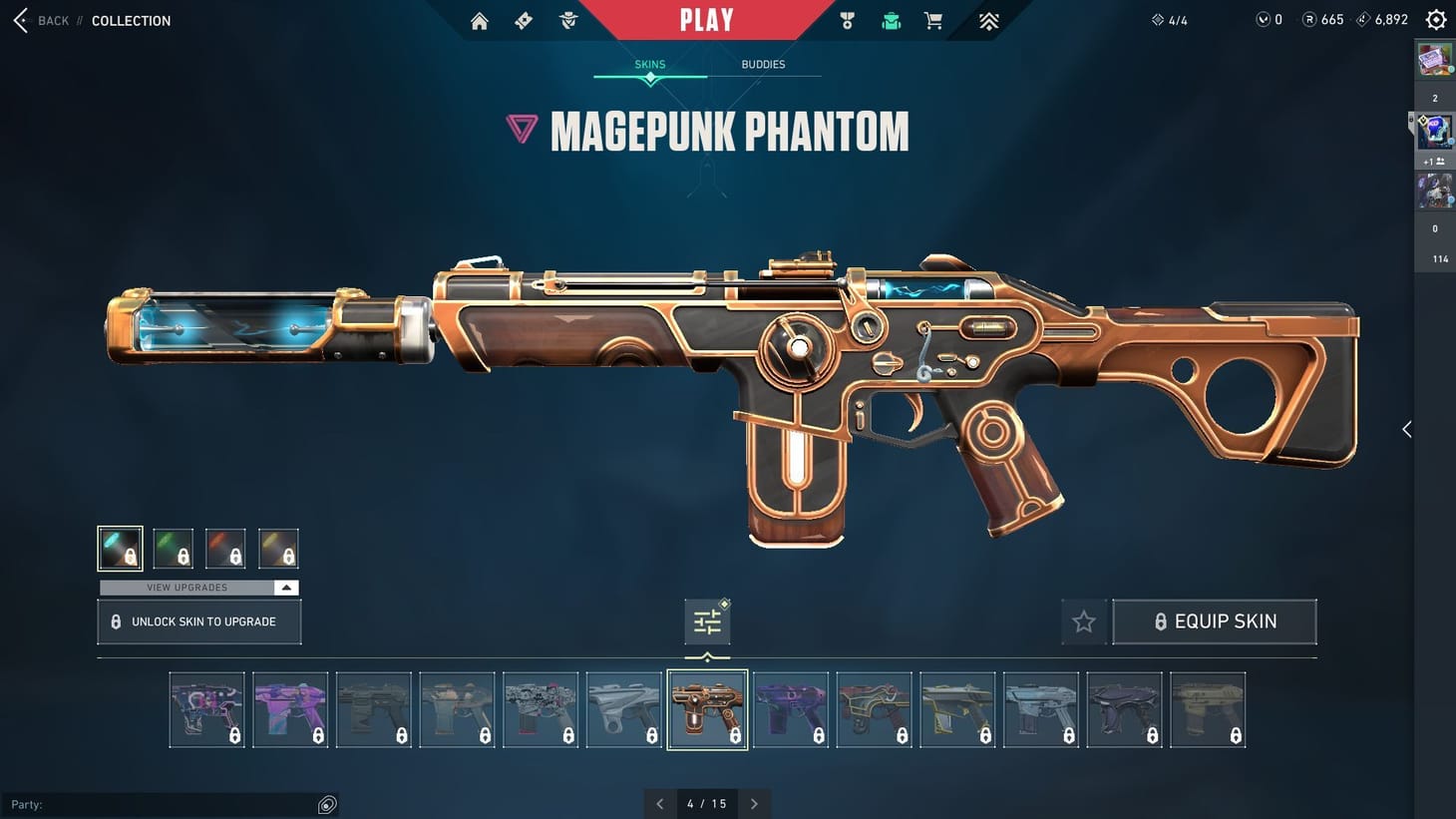Favorite the skin with the star
The height and width of the screenshot is (819, 1456).
click(x=1083, y=621)
